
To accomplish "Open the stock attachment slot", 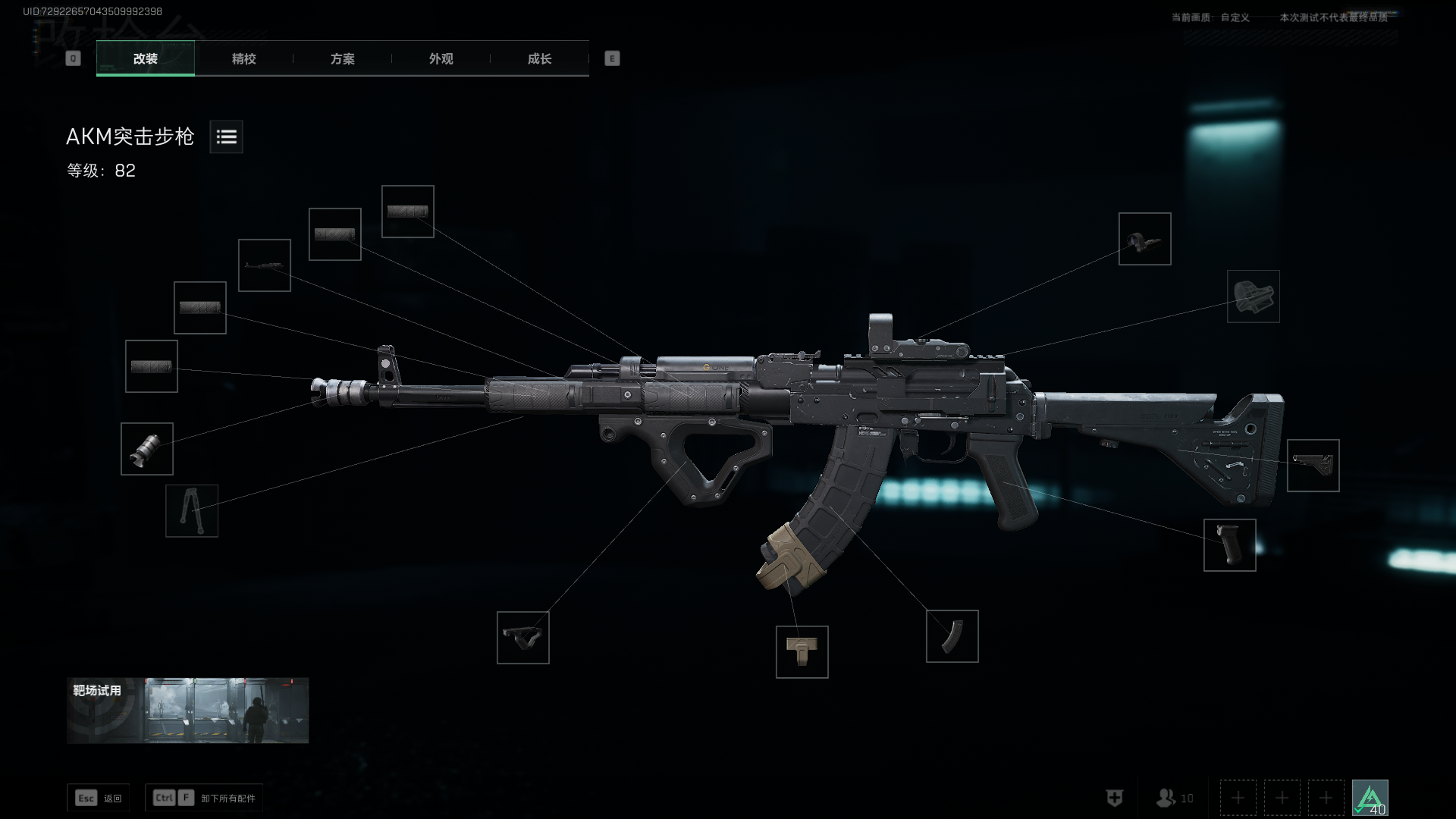I will 1313,466.
